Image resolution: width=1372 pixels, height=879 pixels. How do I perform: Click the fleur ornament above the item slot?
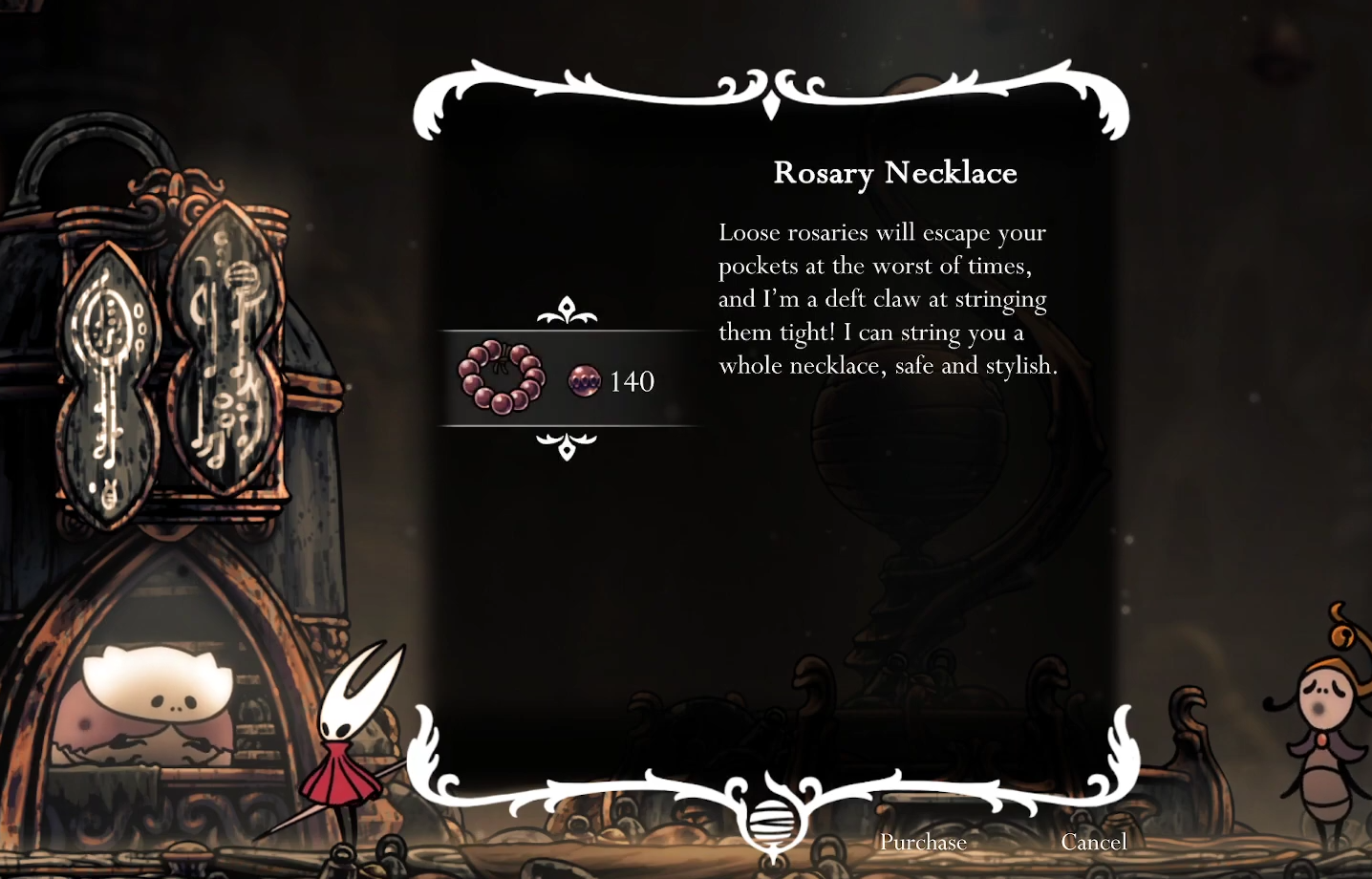[x=566, y=311]
